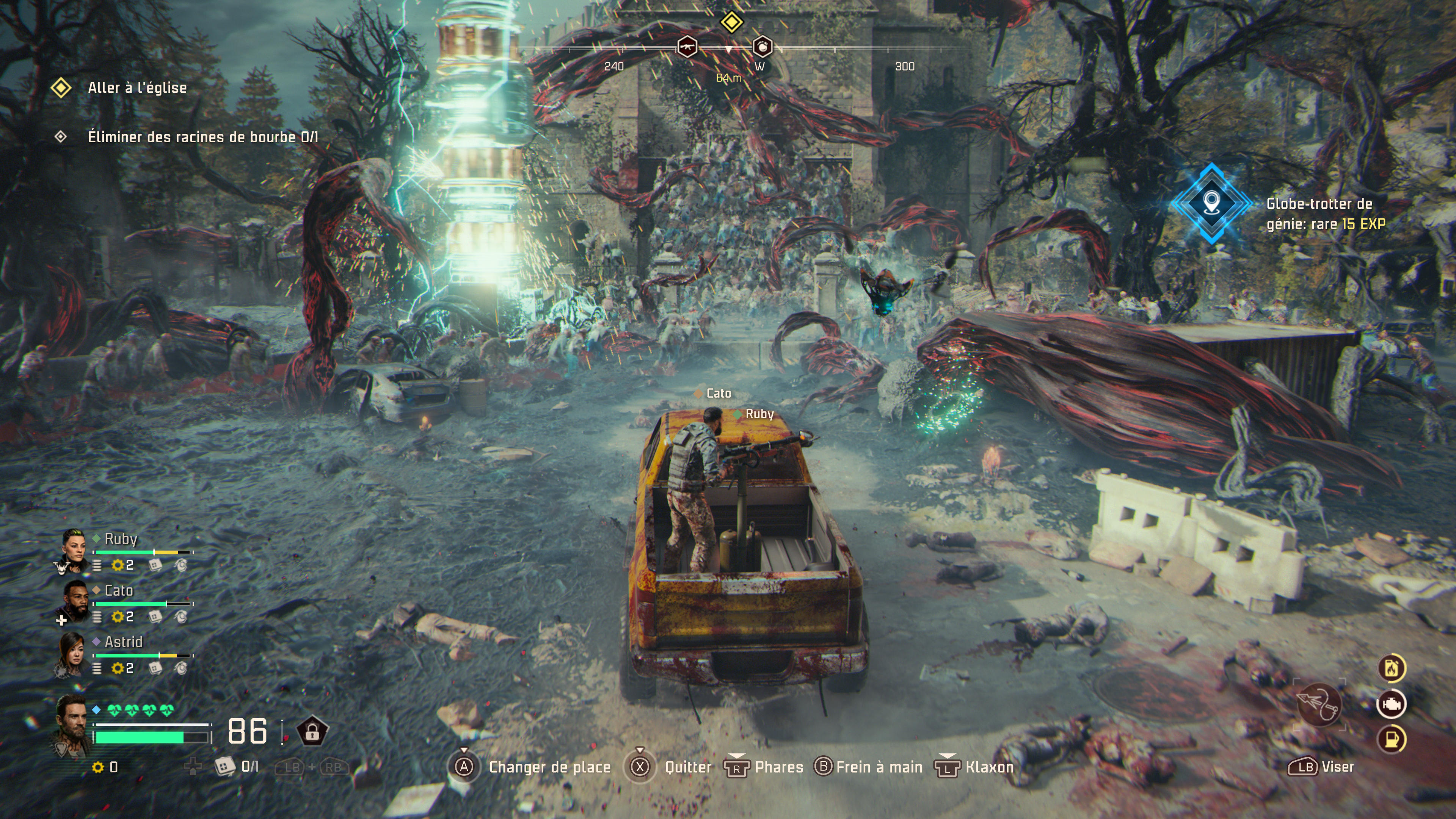Select Cato's teammate portrait
Image resolution: width=1456 pixels, height=819 pixels.
pos(74,601)
